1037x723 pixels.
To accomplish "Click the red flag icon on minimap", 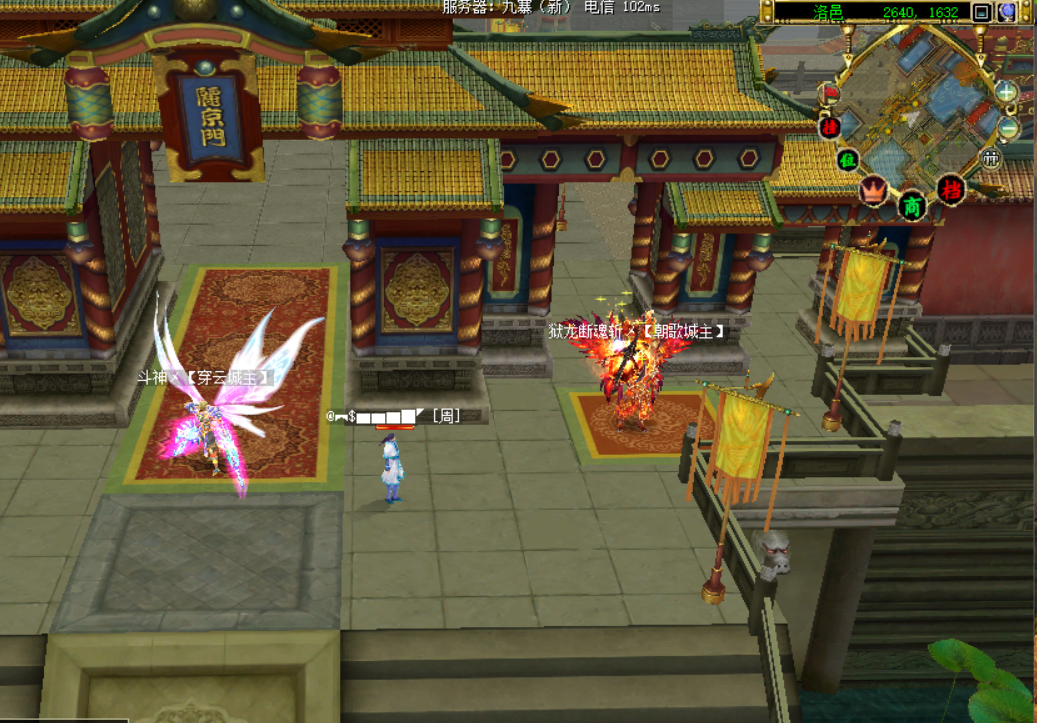I will tap(830, 93).
